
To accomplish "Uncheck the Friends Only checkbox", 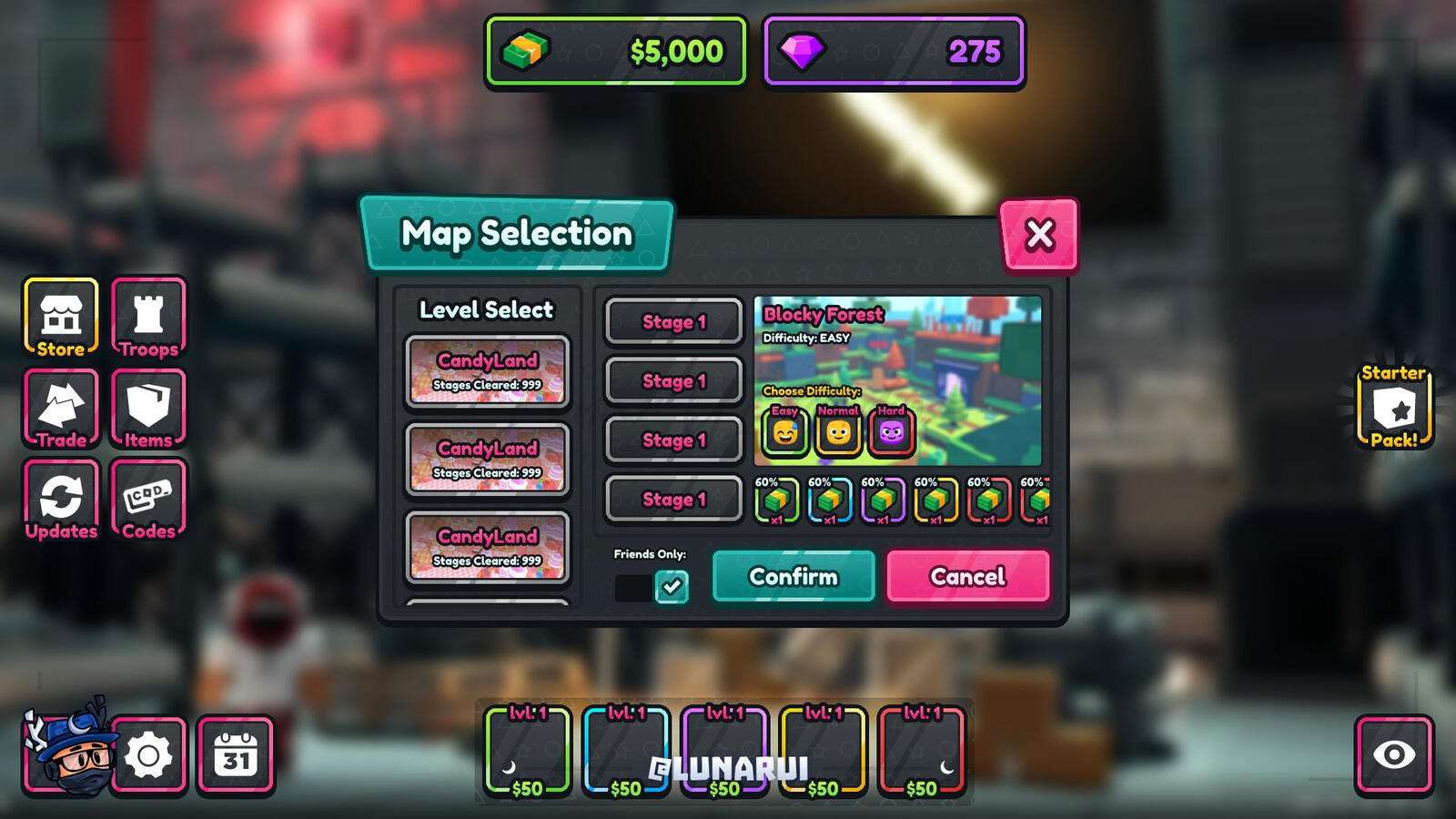I will (x=671, y=588).
